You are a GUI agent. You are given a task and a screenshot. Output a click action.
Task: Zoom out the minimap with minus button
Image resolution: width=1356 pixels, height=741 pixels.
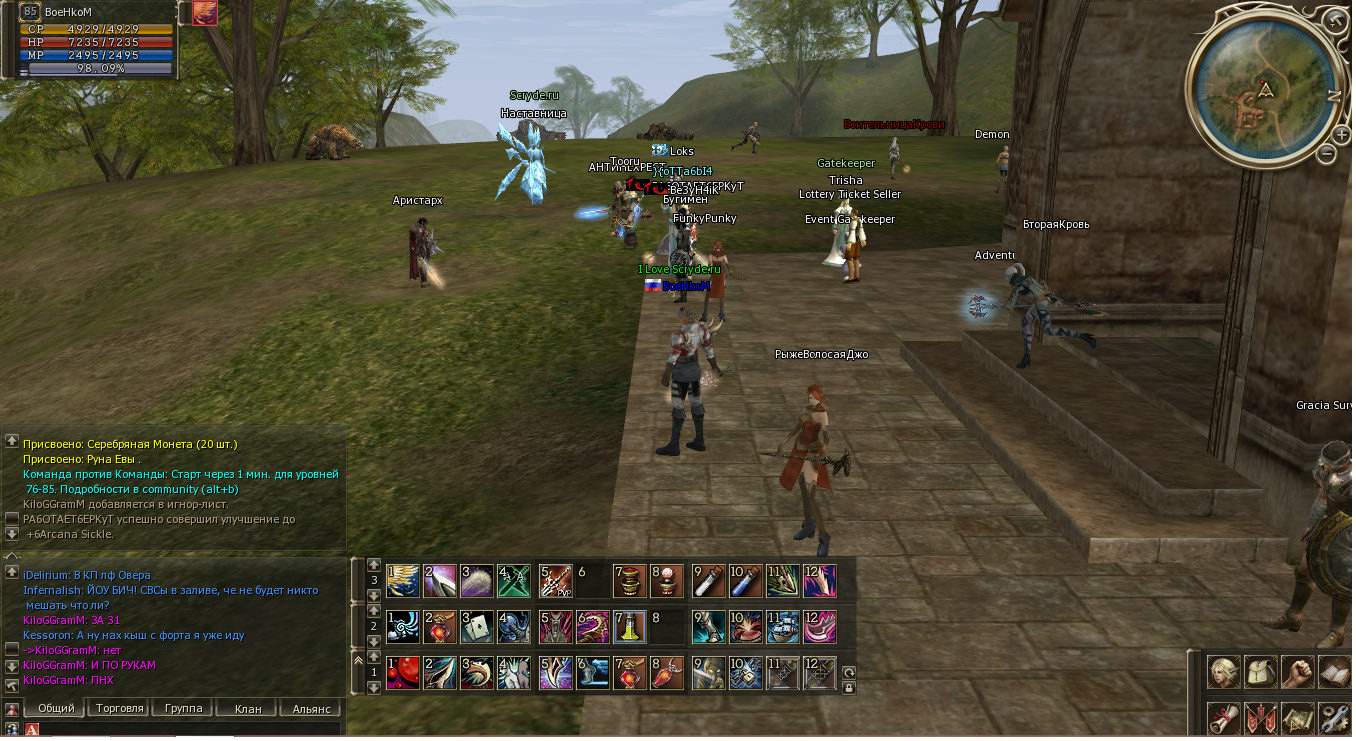pos(1326,153)
